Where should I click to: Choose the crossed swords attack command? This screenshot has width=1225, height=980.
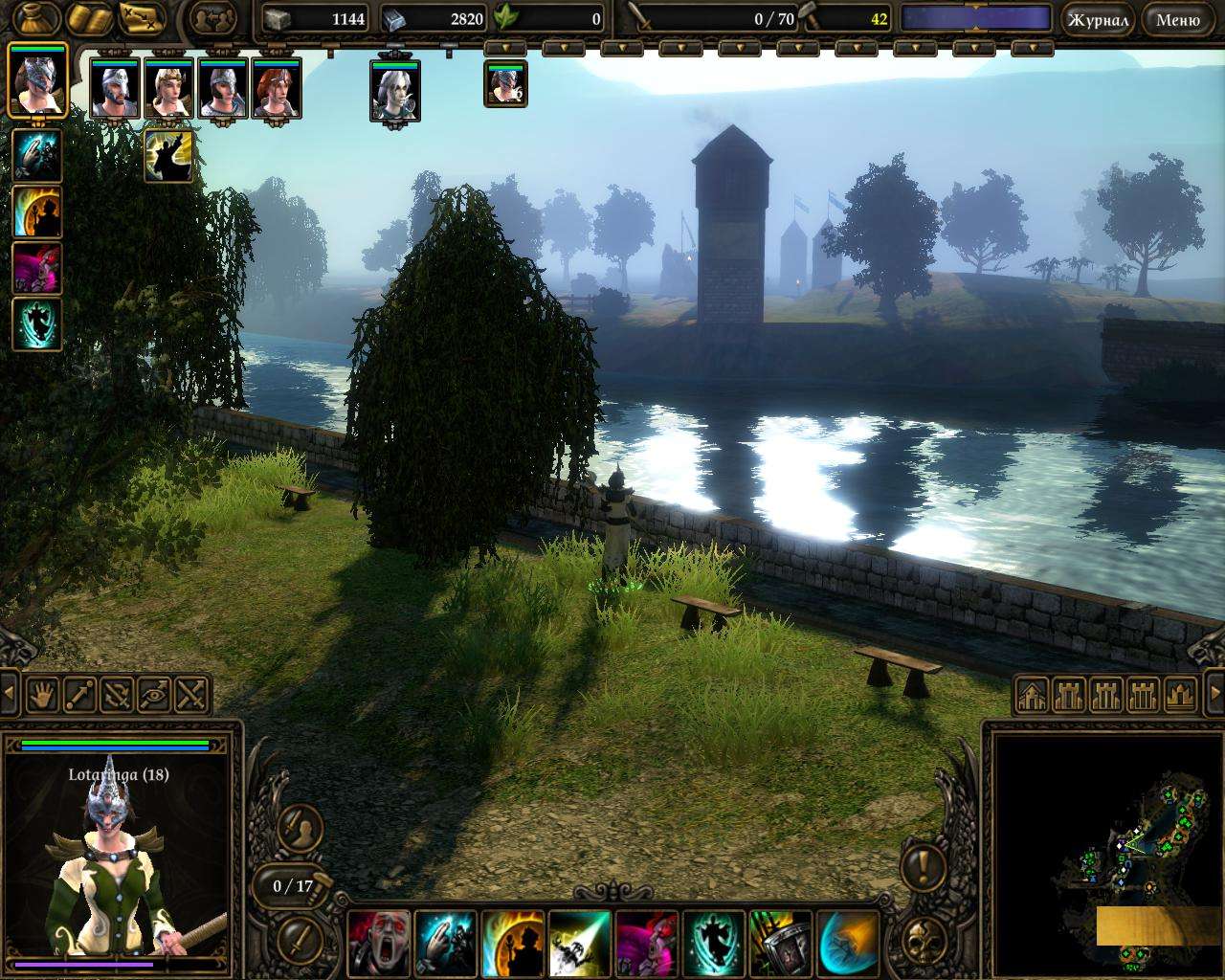click(191, 693)
